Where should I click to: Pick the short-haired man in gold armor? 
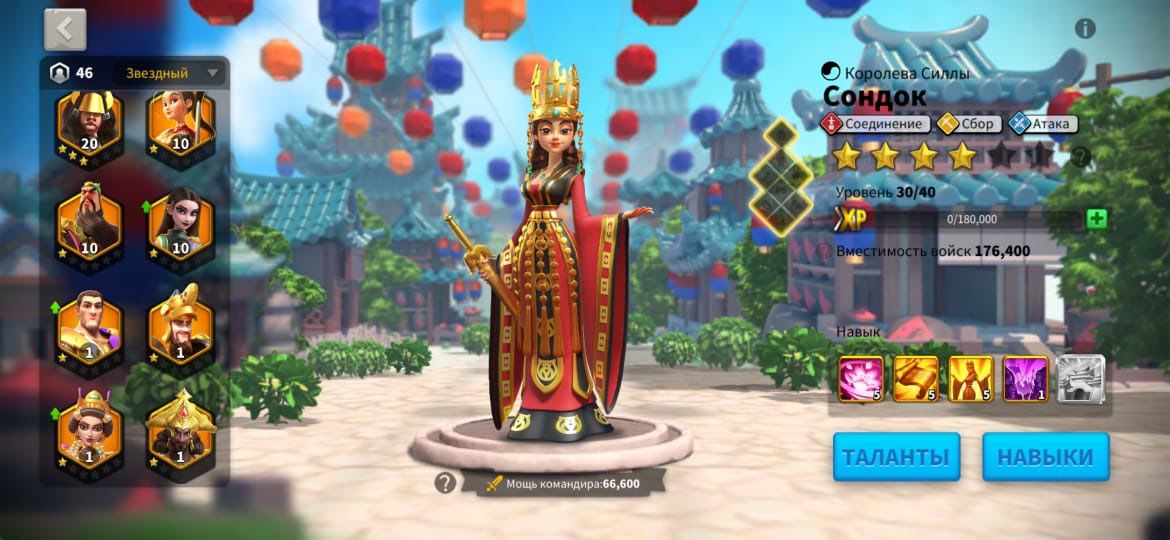(89, 327)
